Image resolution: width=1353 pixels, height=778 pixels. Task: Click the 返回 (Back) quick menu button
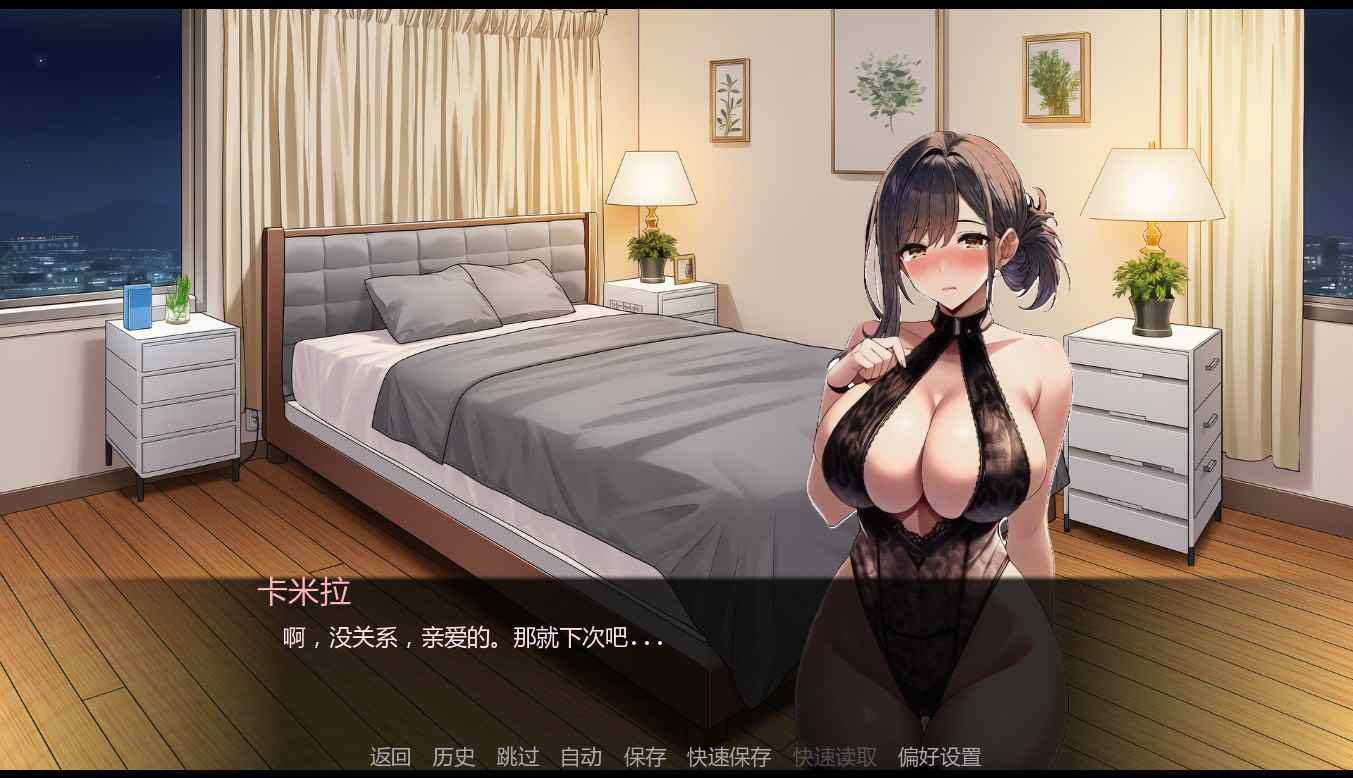(390, 757)
